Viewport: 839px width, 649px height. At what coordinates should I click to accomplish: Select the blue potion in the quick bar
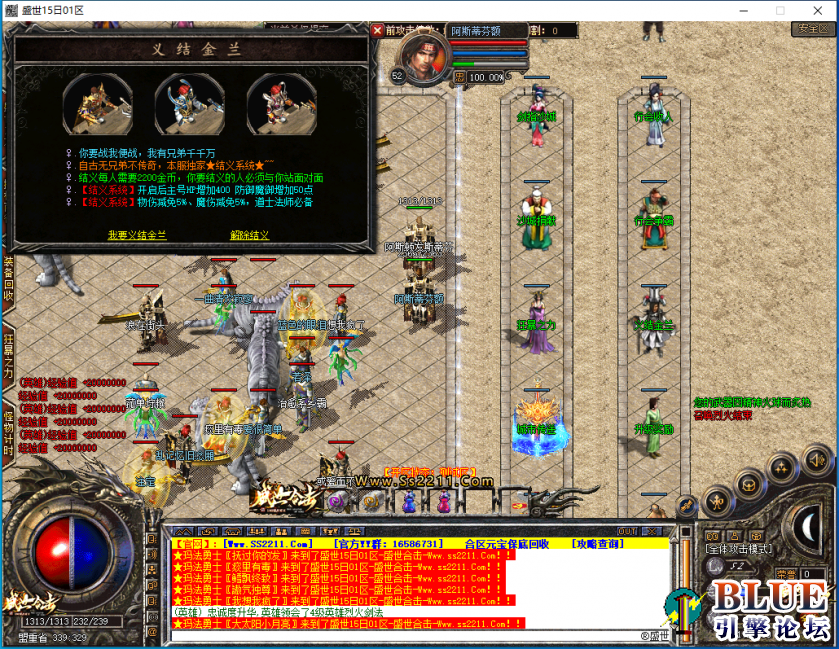[x=409, y=503]
